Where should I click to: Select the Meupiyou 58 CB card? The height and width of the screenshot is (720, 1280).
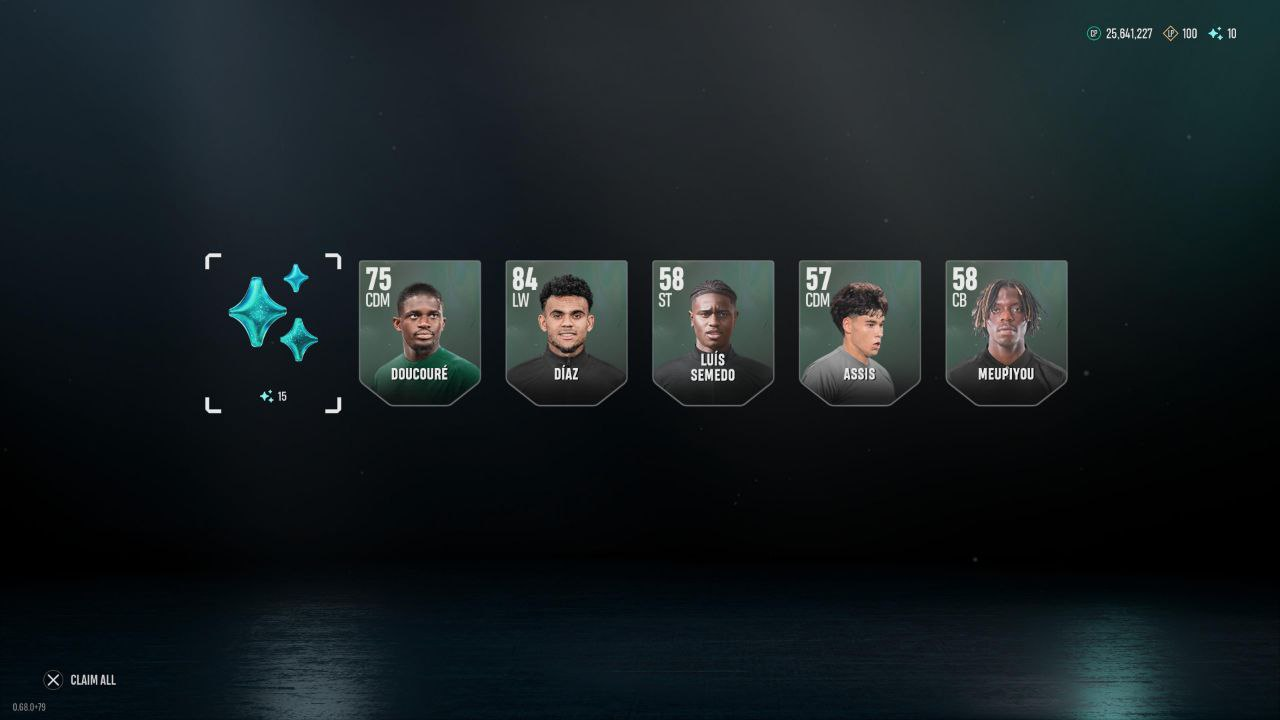pyautogui.click(x=1006, y=332)
